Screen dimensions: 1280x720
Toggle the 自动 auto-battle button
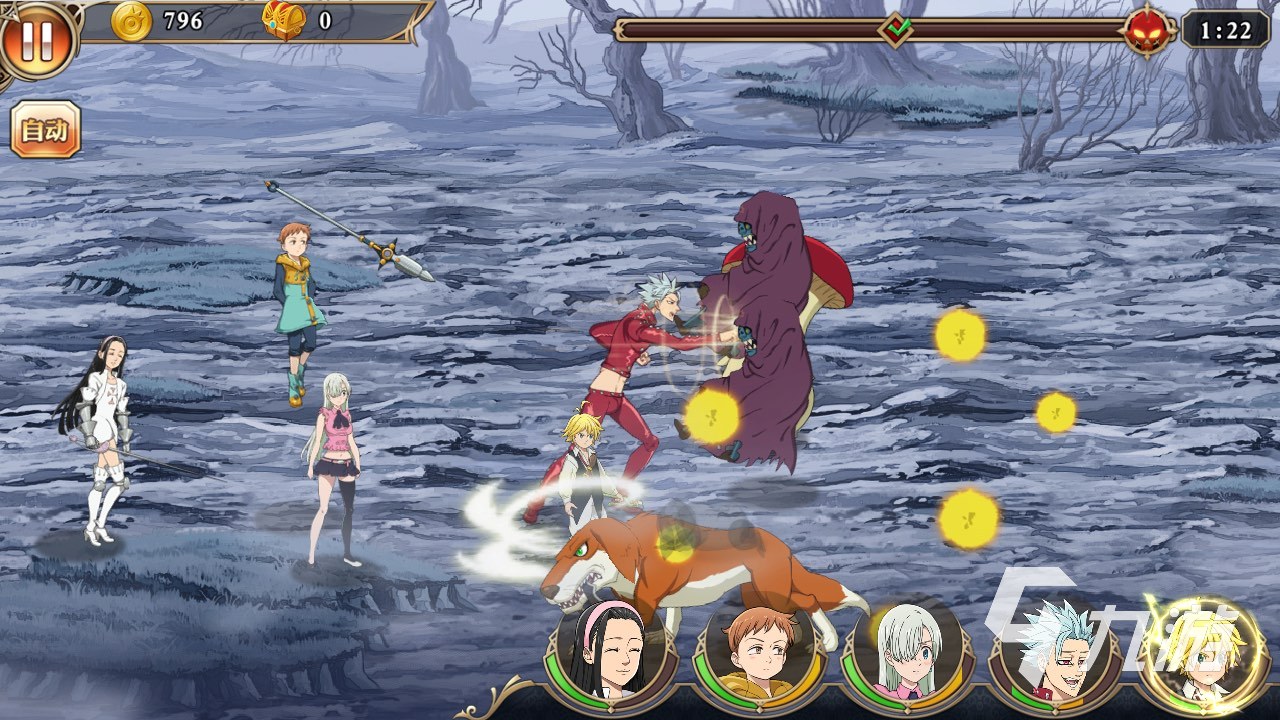[45, 130]
